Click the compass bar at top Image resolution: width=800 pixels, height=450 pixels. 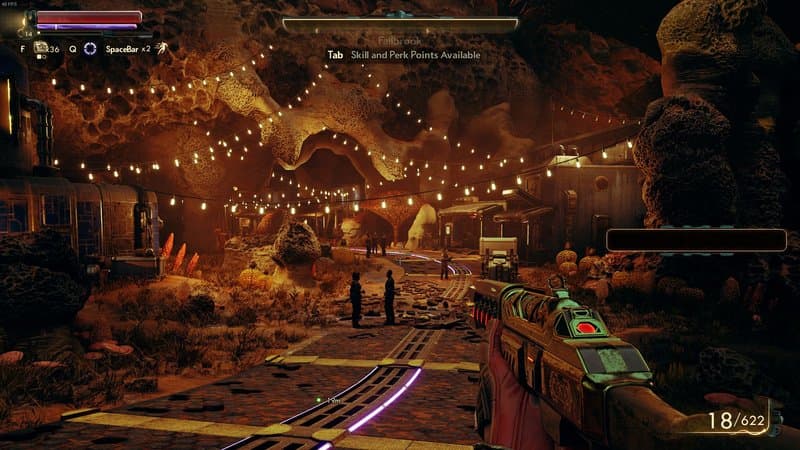tap(400, 23)
